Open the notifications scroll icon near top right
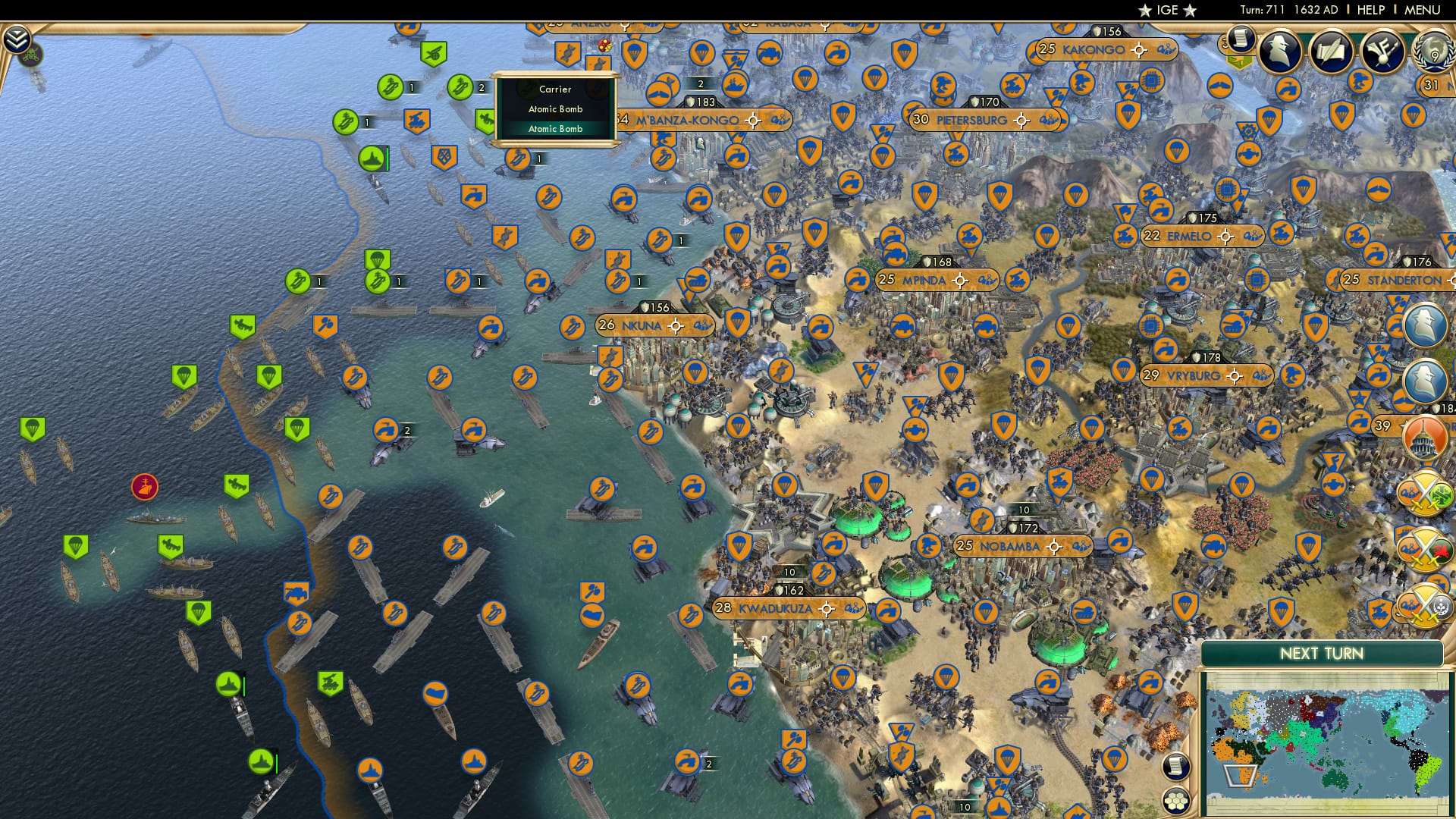 (1240, 44)
